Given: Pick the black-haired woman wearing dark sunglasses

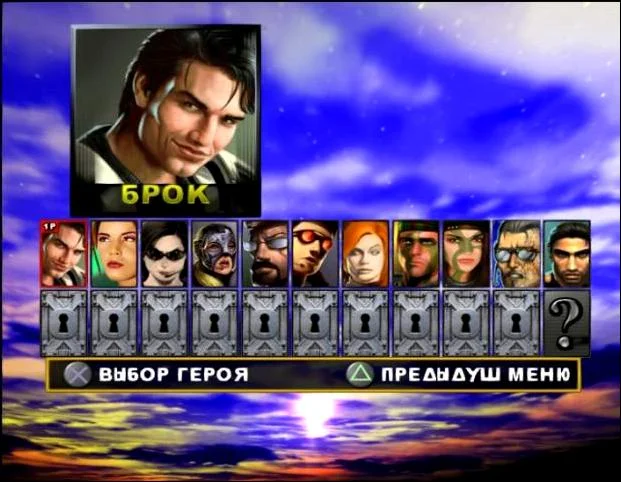Looking at the screenshot, I should pos(164,254).
